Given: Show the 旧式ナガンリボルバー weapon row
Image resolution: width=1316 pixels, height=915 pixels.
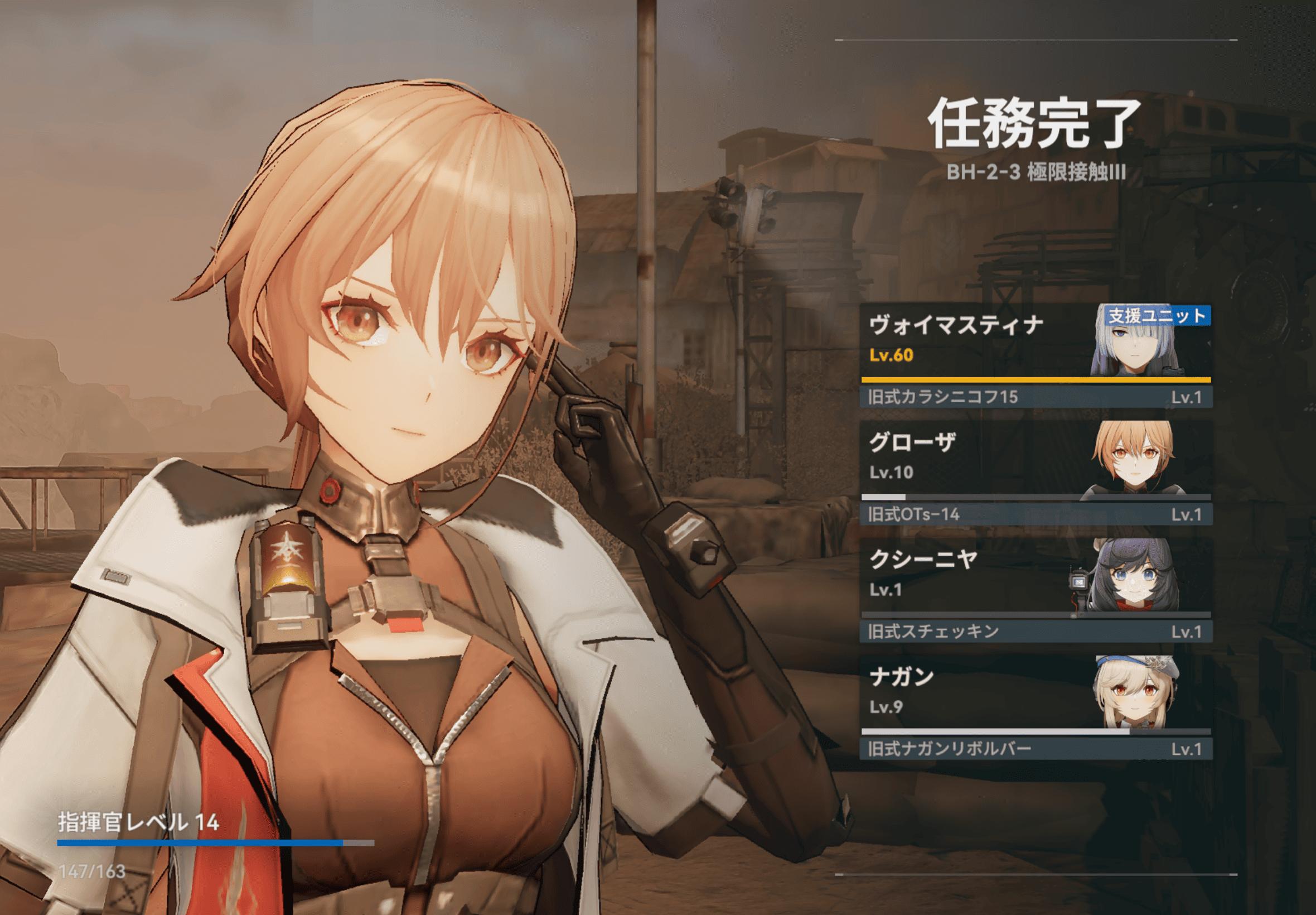Looking at the screenshot, I should click(1036, 749).
